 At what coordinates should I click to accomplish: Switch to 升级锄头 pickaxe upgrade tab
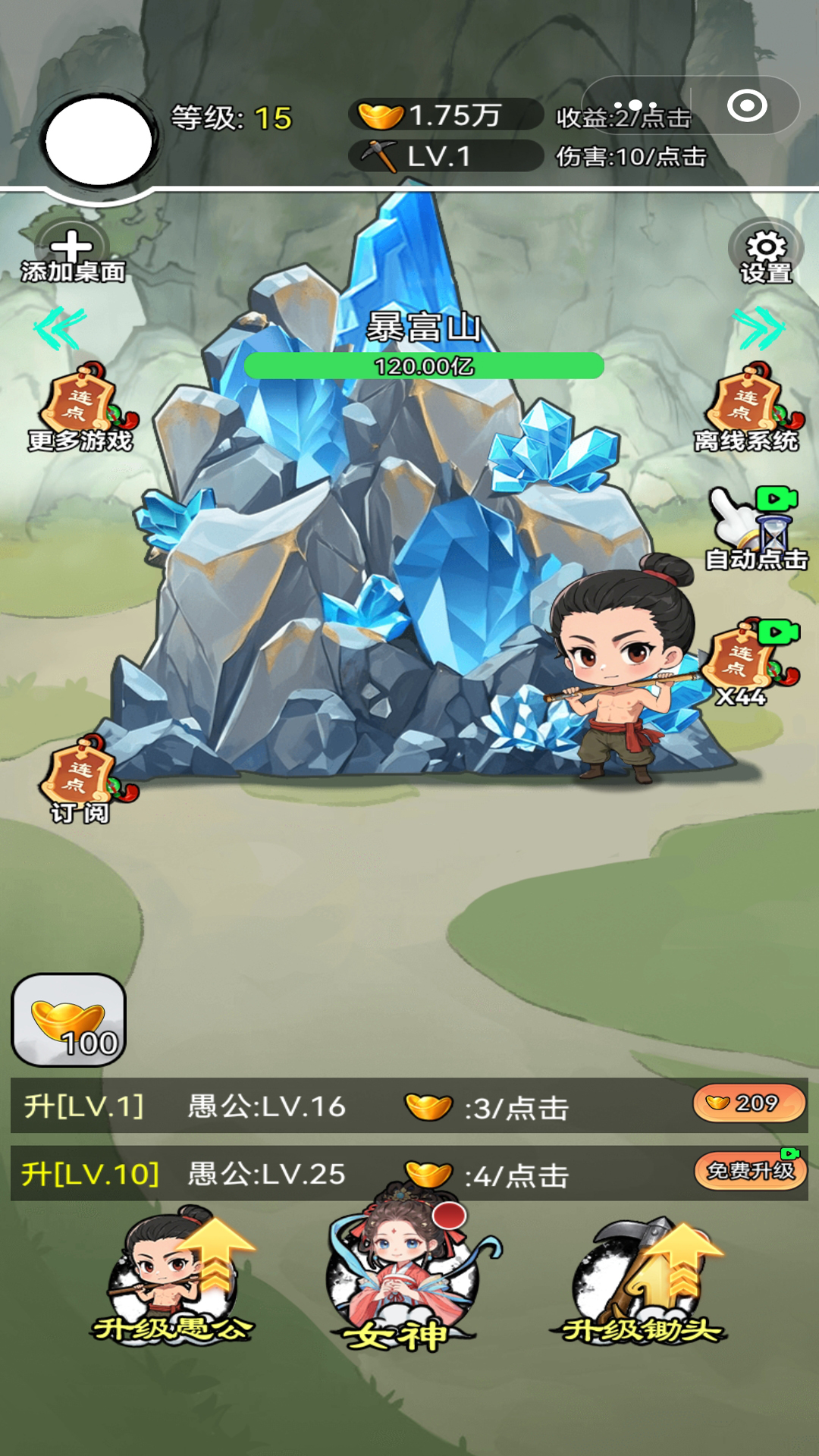[x=645, y=1282]
